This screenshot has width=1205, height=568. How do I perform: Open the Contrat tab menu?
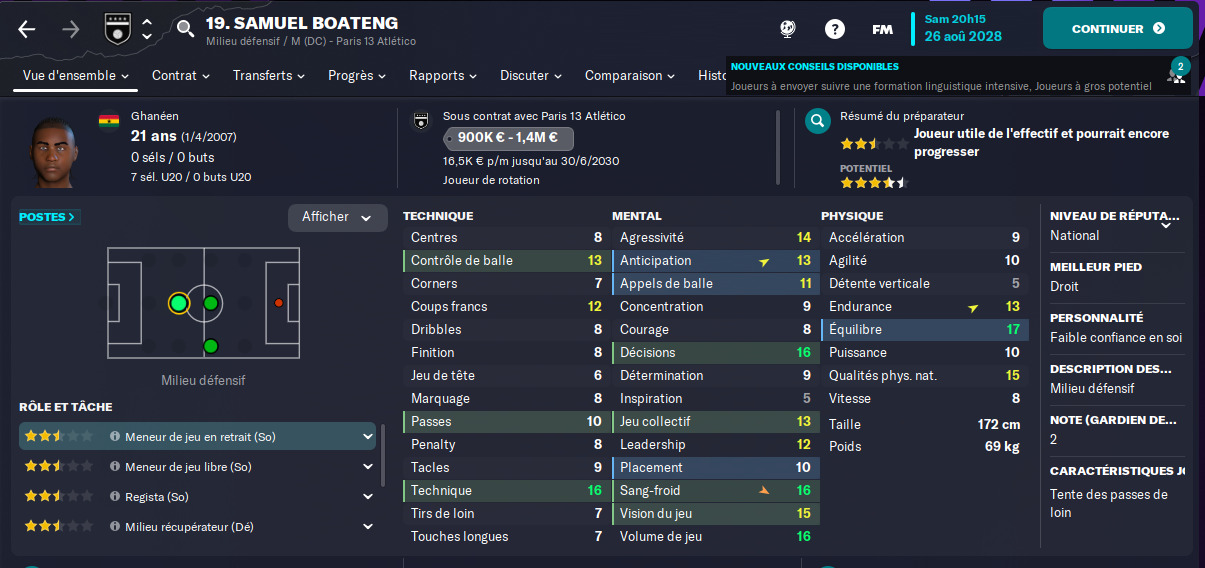click(x=180, y=76)
